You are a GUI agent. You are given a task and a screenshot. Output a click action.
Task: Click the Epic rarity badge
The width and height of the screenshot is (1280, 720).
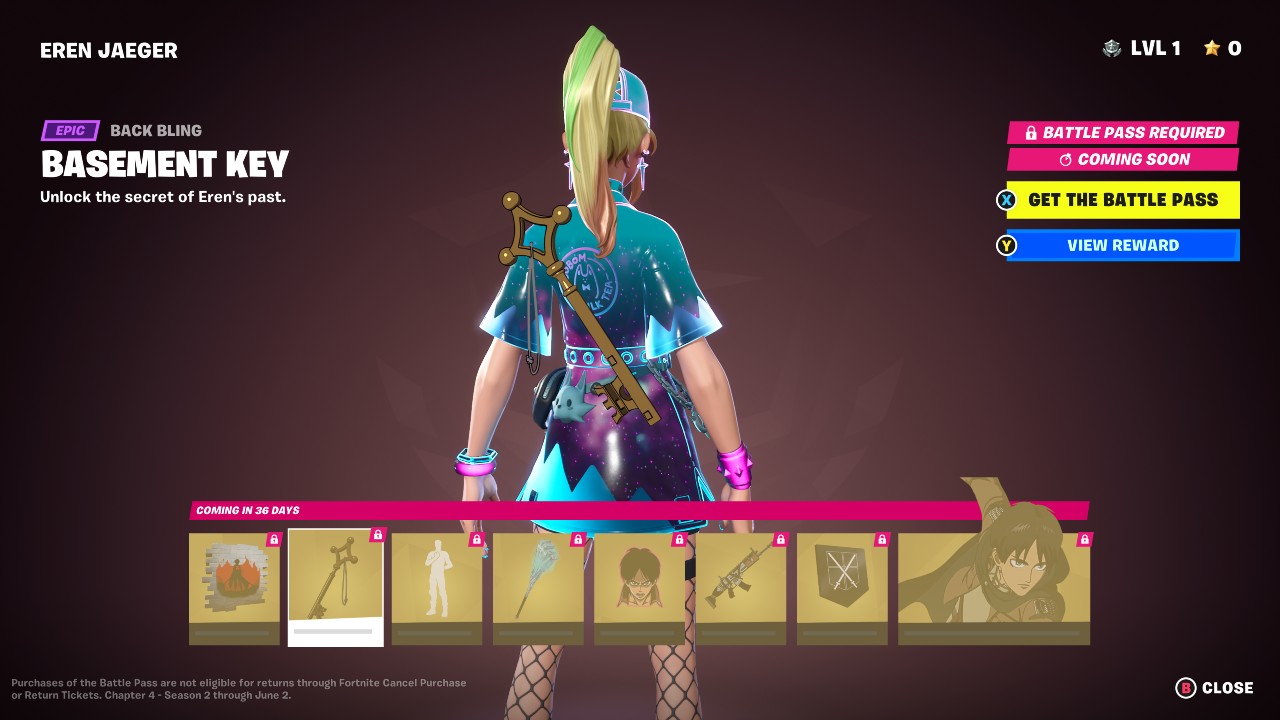coord(69,130)
